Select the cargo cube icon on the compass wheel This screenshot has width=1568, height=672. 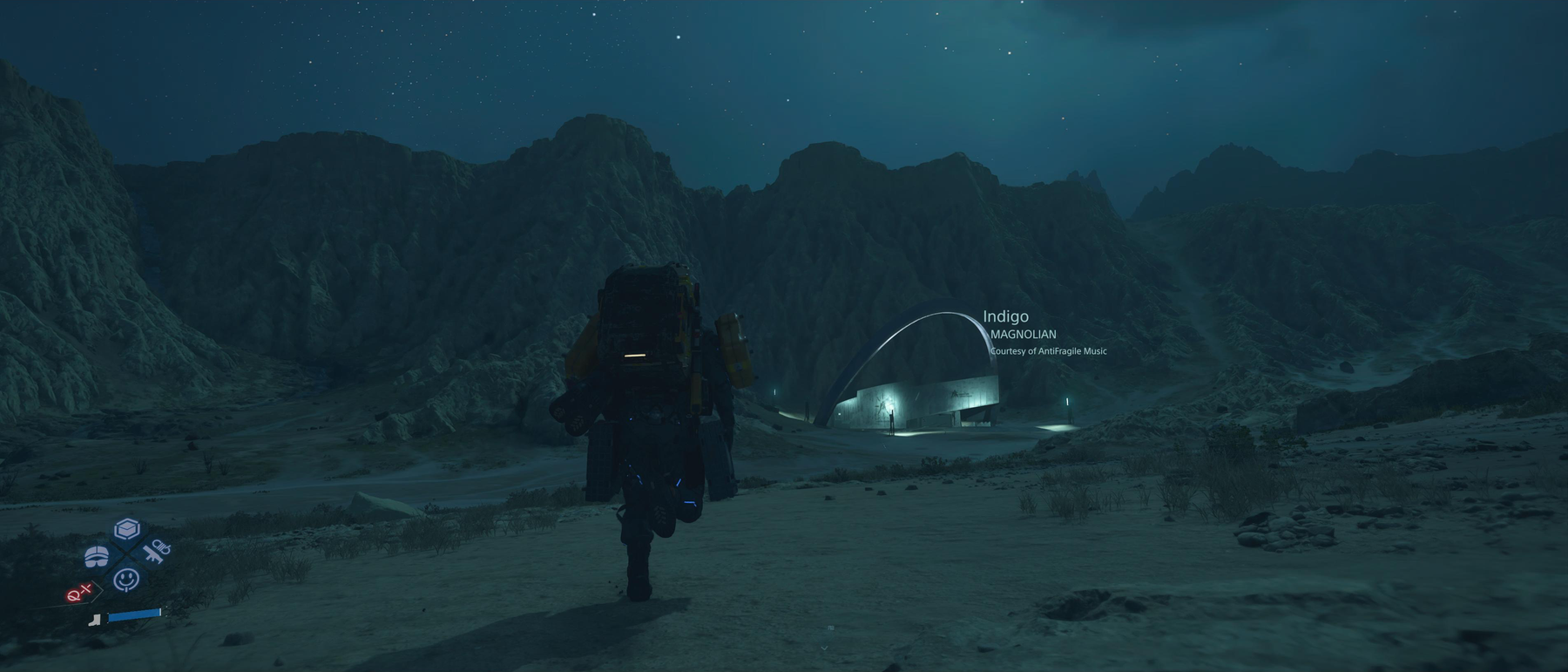[x=126, y=528]
